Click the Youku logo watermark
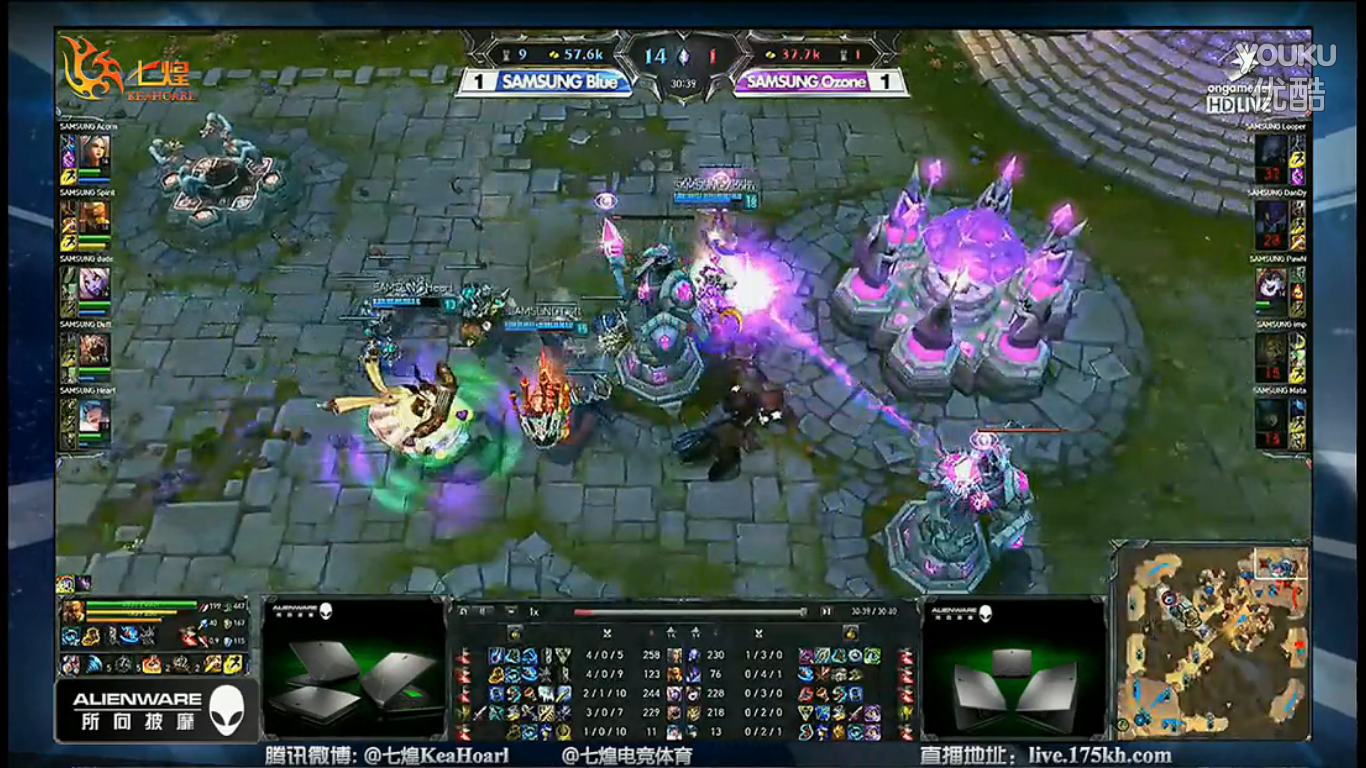 [1284, 55]
